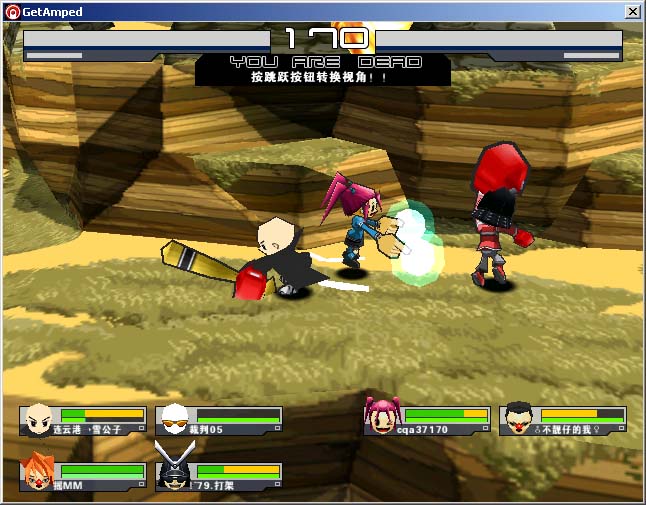Select the bald player portrait 连云港.雪公子
This screenshot has height=505, width=646.
click(38, 418)
